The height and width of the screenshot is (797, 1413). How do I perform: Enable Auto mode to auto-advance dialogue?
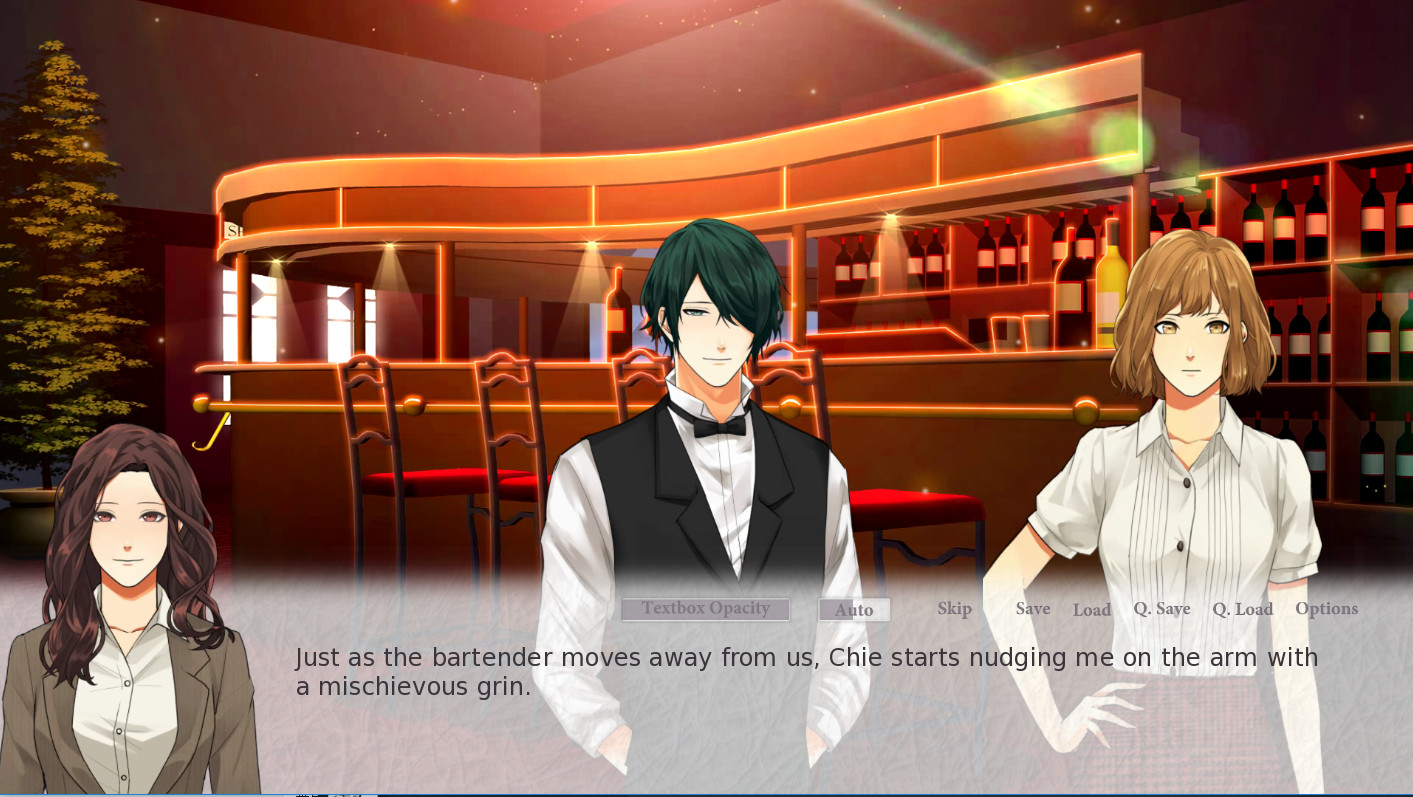854,609
